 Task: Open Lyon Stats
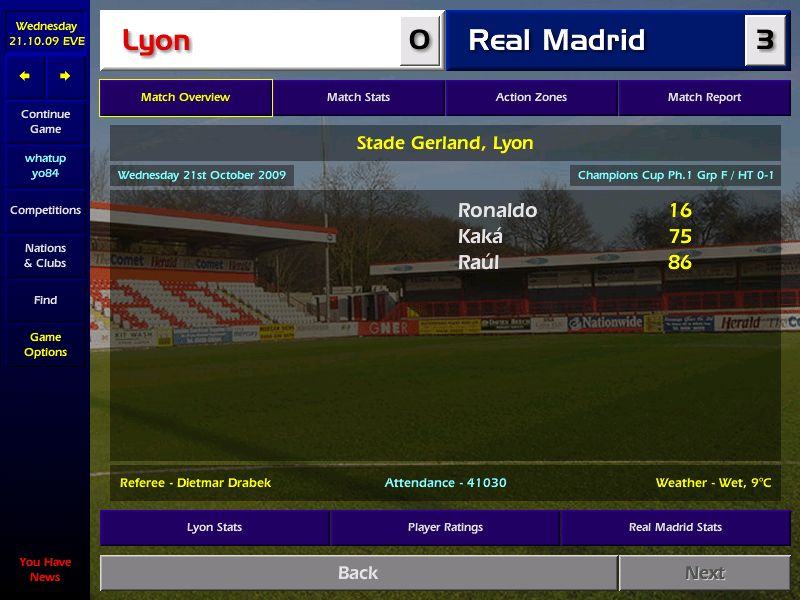pos(214,527)
